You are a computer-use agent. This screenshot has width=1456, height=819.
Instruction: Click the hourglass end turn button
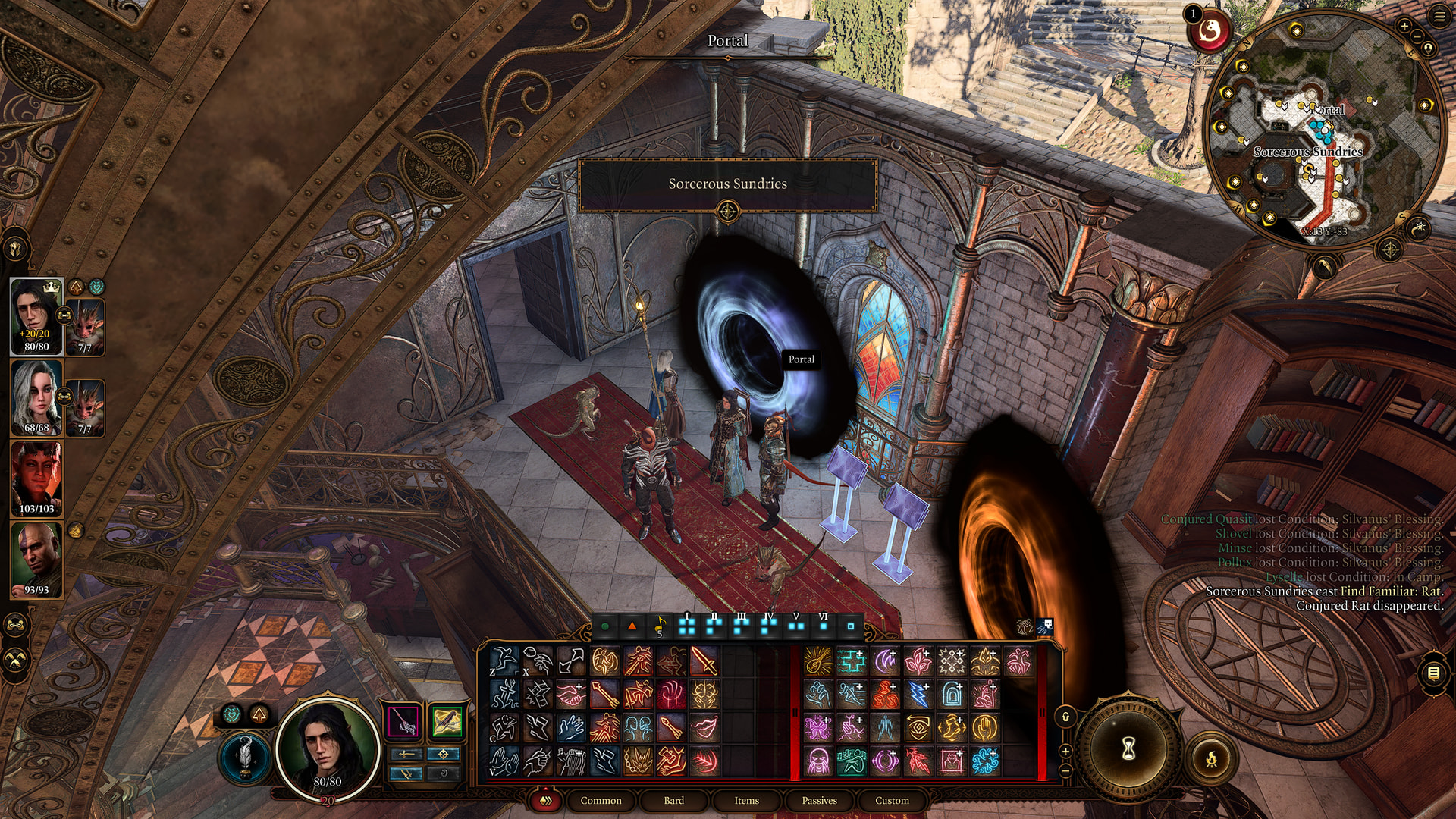(1128, 749)
